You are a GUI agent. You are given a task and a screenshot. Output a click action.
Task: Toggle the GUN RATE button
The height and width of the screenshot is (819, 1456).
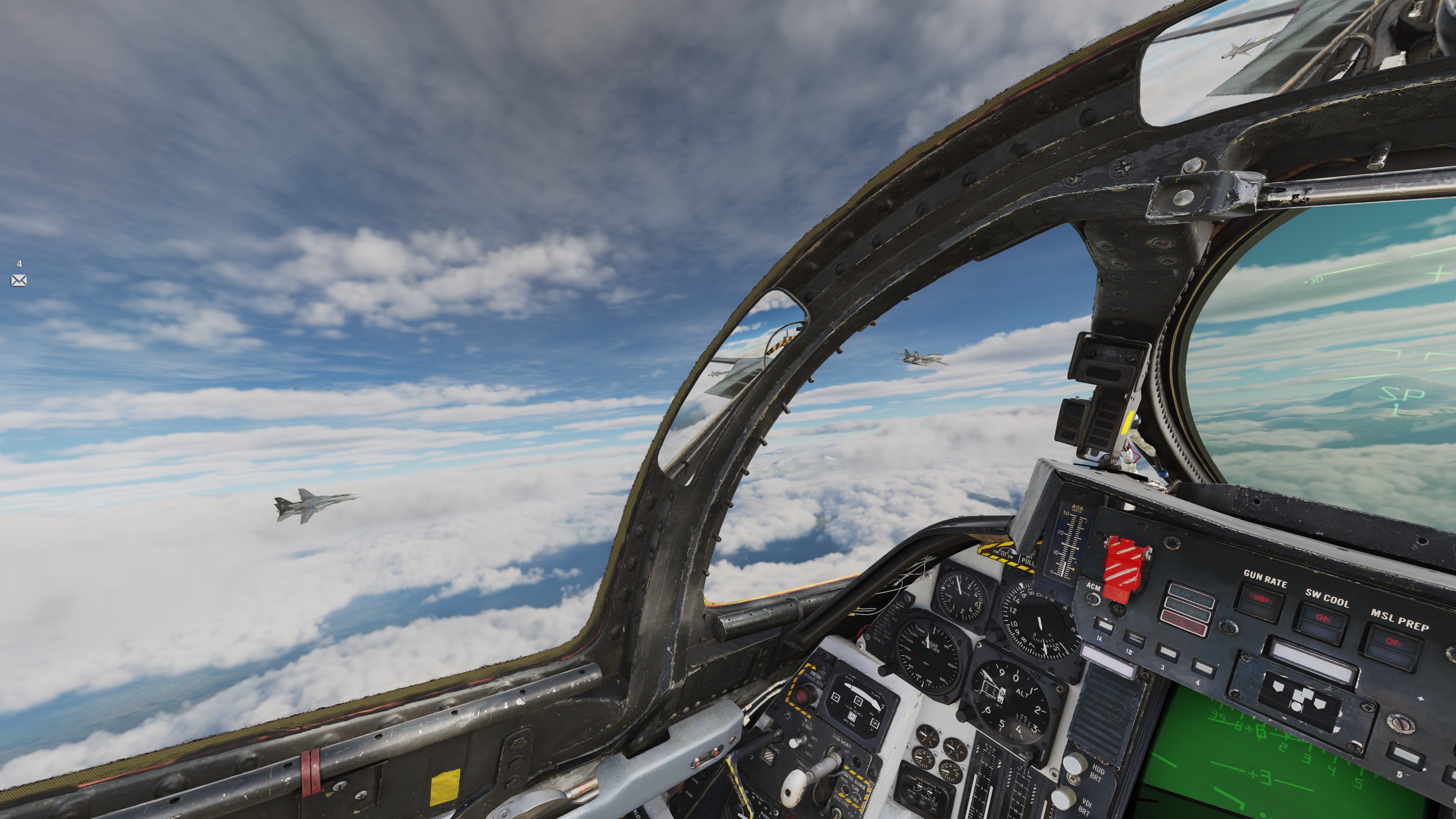(1260, 602)
